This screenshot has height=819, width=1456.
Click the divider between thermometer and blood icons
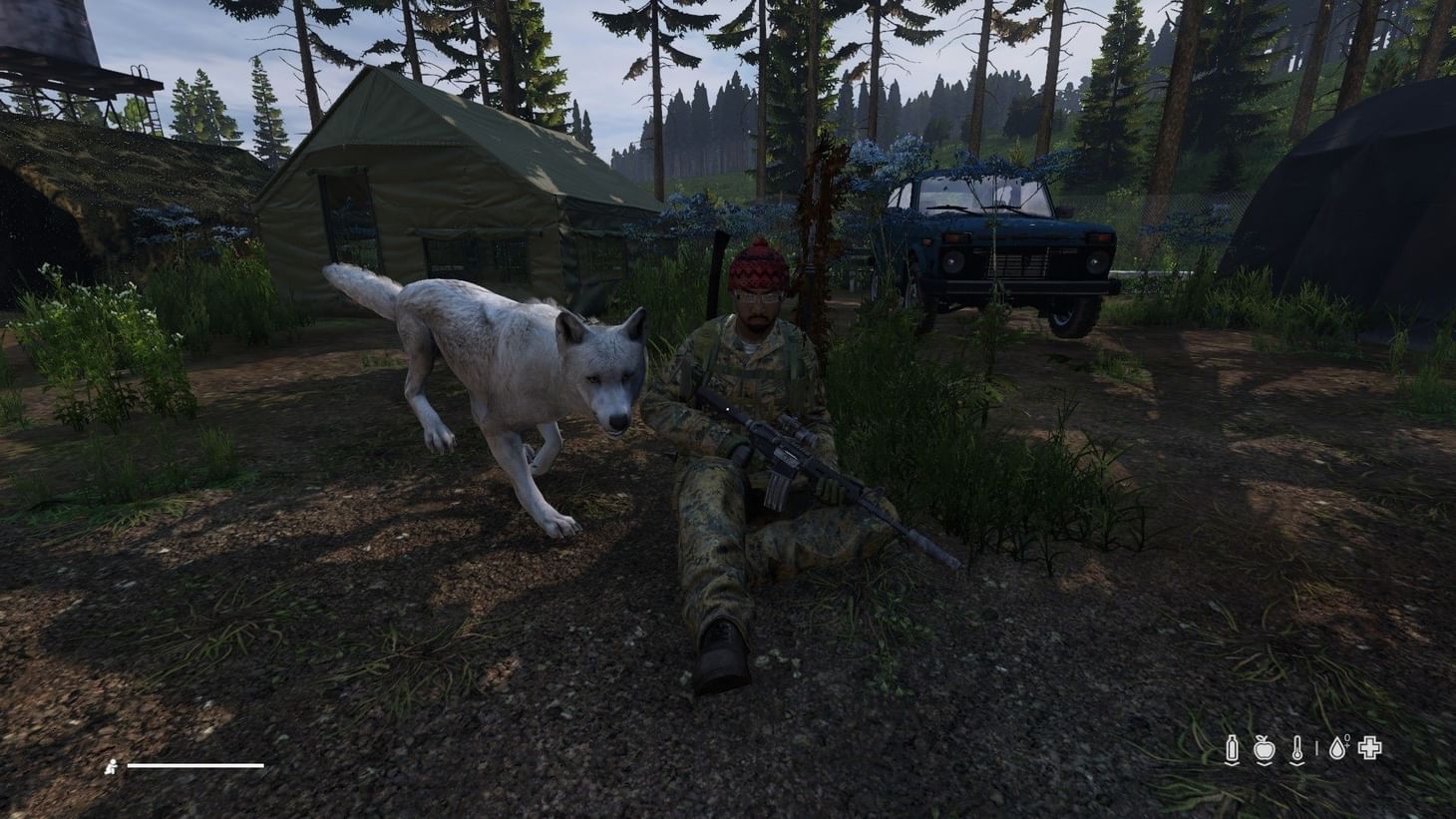(1317, 748)
